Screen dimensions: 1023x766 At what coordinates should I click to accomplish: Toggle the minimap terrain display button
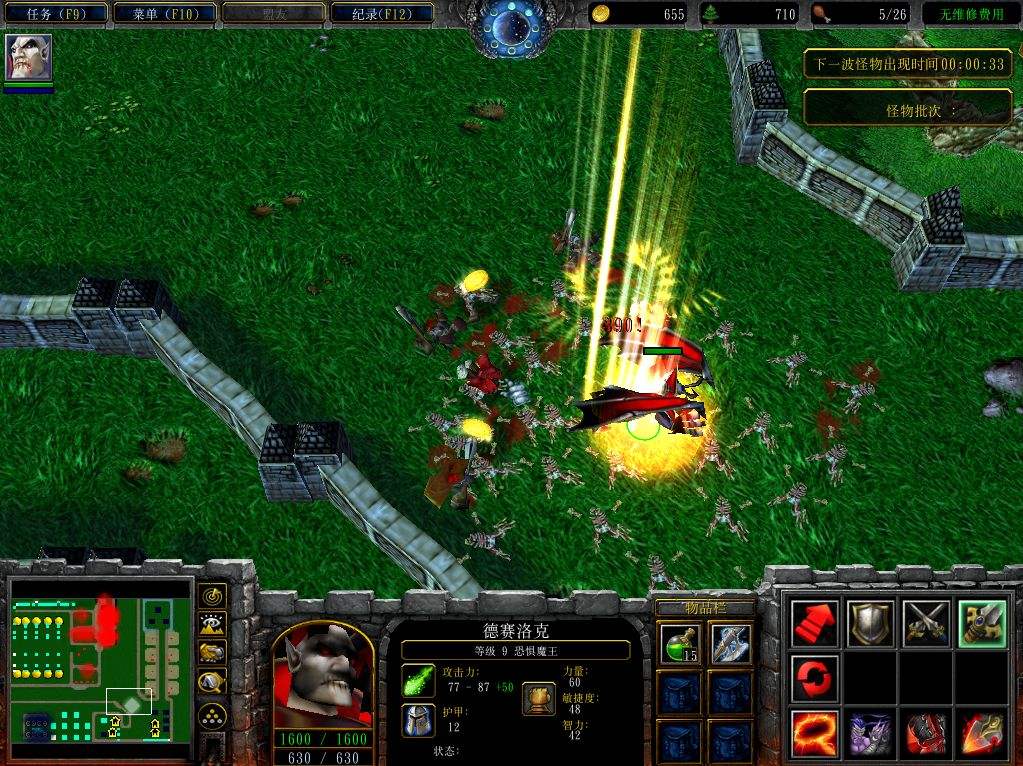pyautogui.click(x=212, y=625)
